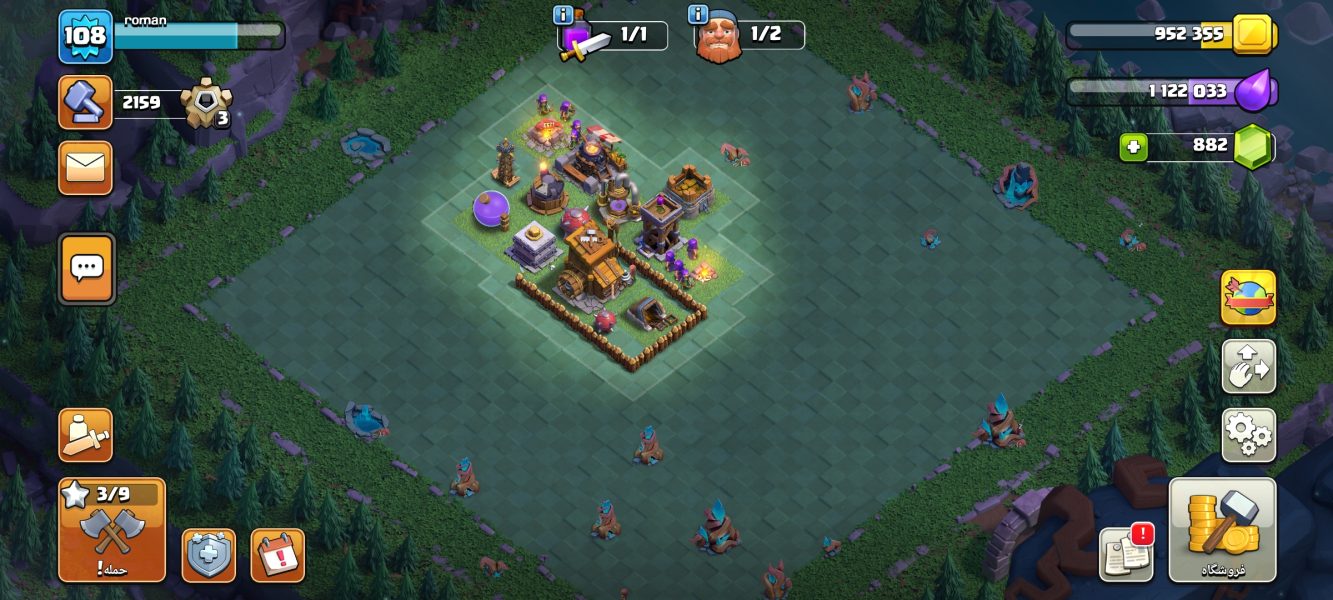
Task: Tap the builder hammer trophy icon
Action: coord(85,102)
